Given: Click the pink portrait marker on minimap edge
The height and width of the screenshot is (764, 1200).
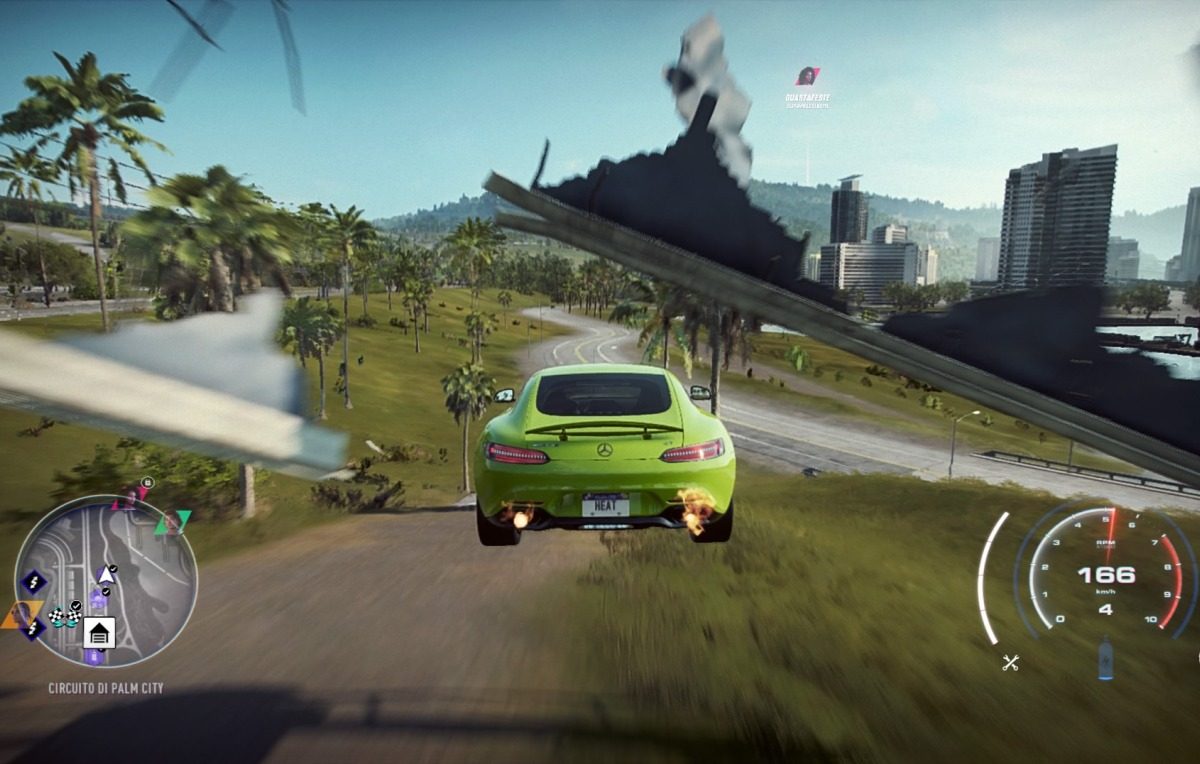Looking at the screenshot, I should pos(128,496).
